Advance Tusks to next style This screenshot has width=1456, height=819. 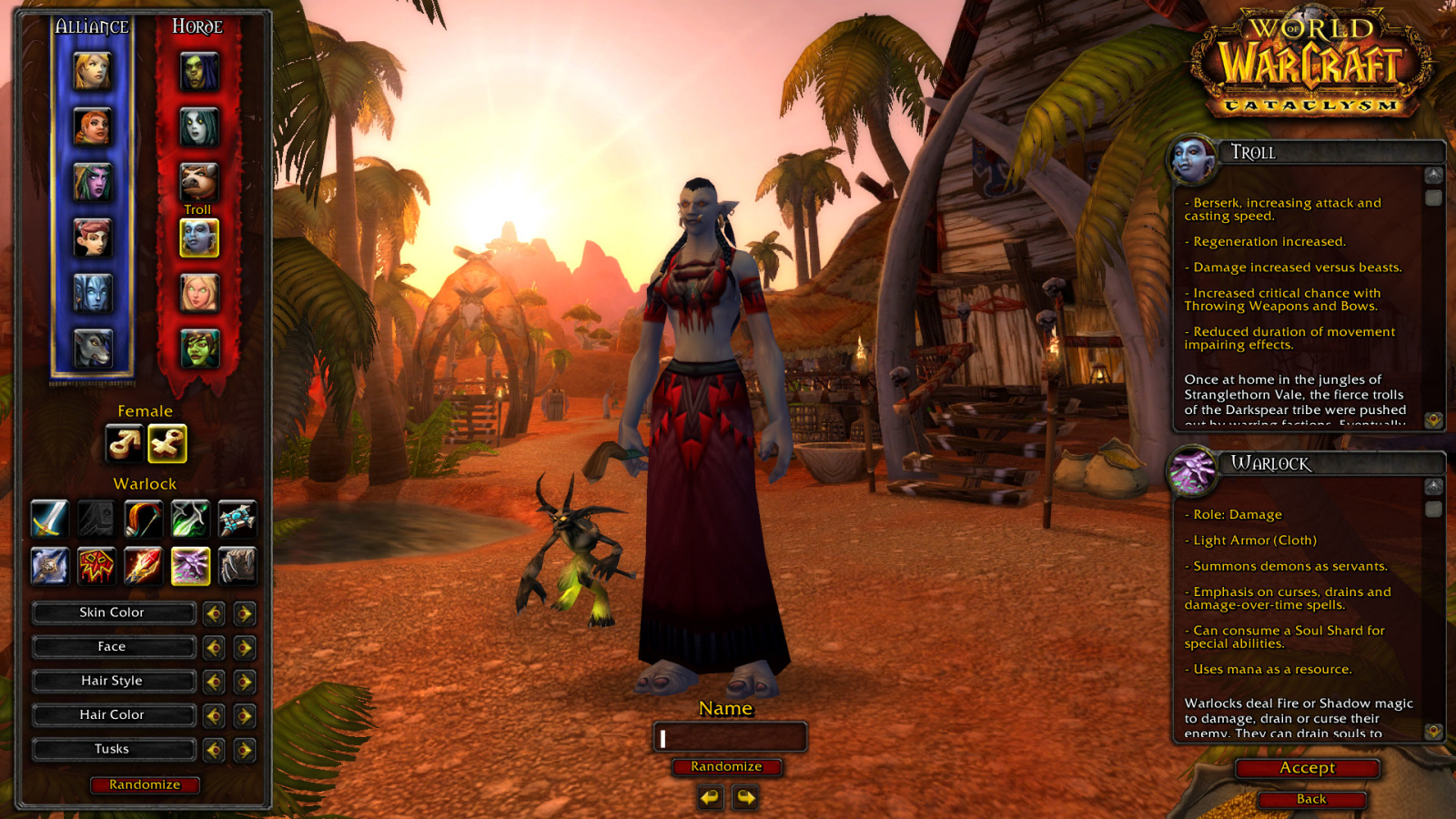point(244,750)
